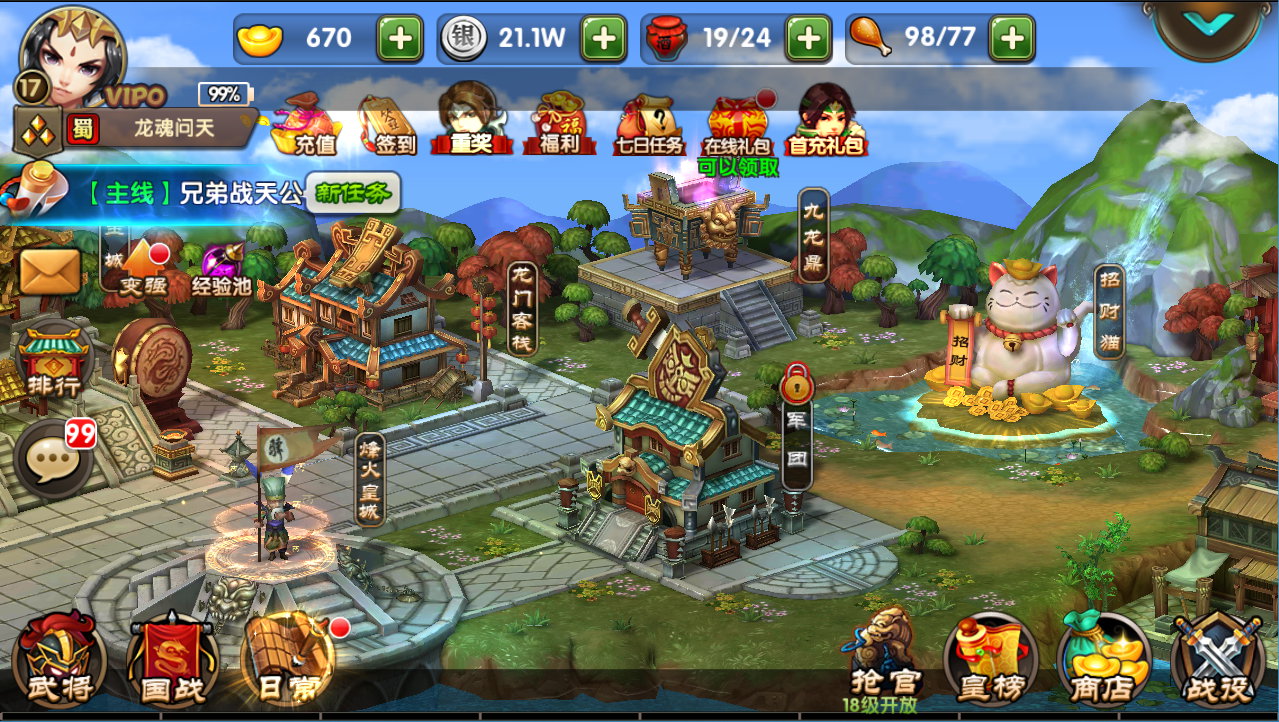Show the 福利 welfare rewards
The image size is (1279, 722).
tap(553, 124)
